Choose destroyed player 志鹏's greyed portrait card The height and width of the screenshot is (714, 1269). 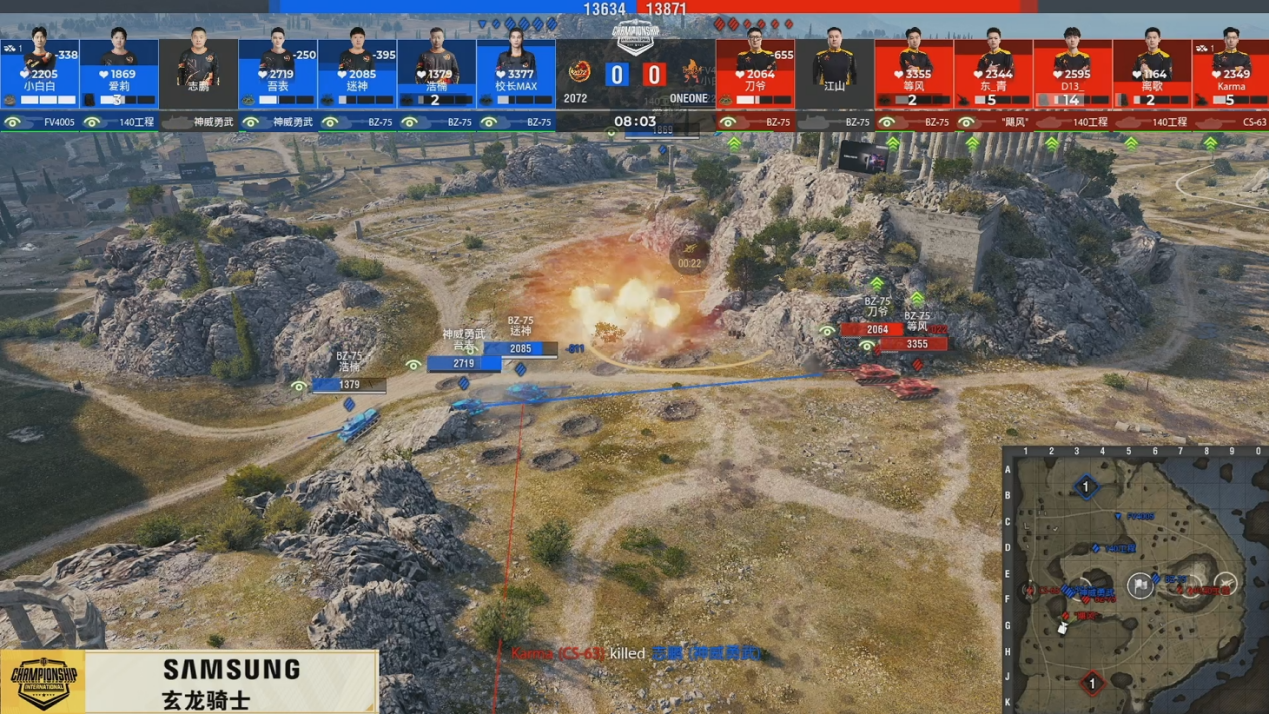point(198,73)
